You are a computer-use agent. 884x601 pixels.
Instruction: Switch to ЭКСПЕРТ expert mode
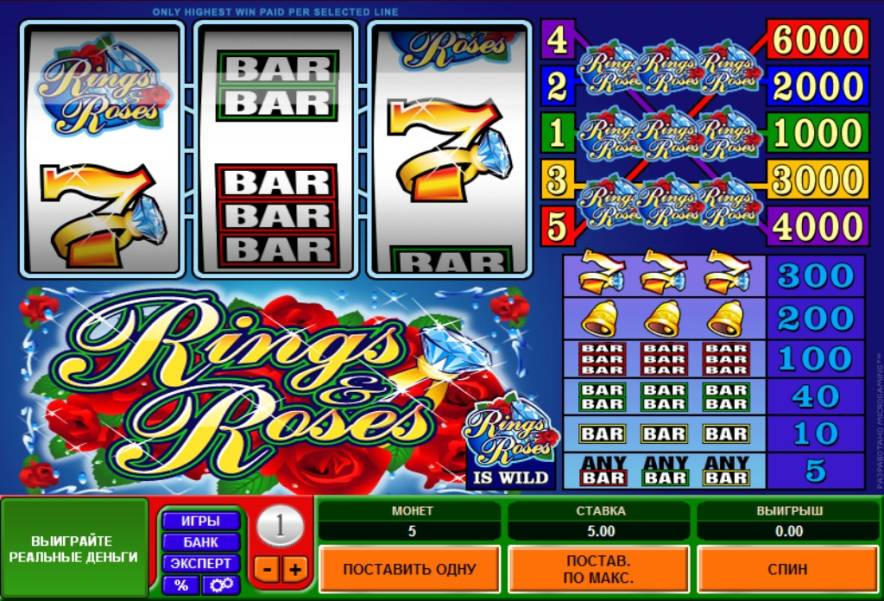click(200, 563)
